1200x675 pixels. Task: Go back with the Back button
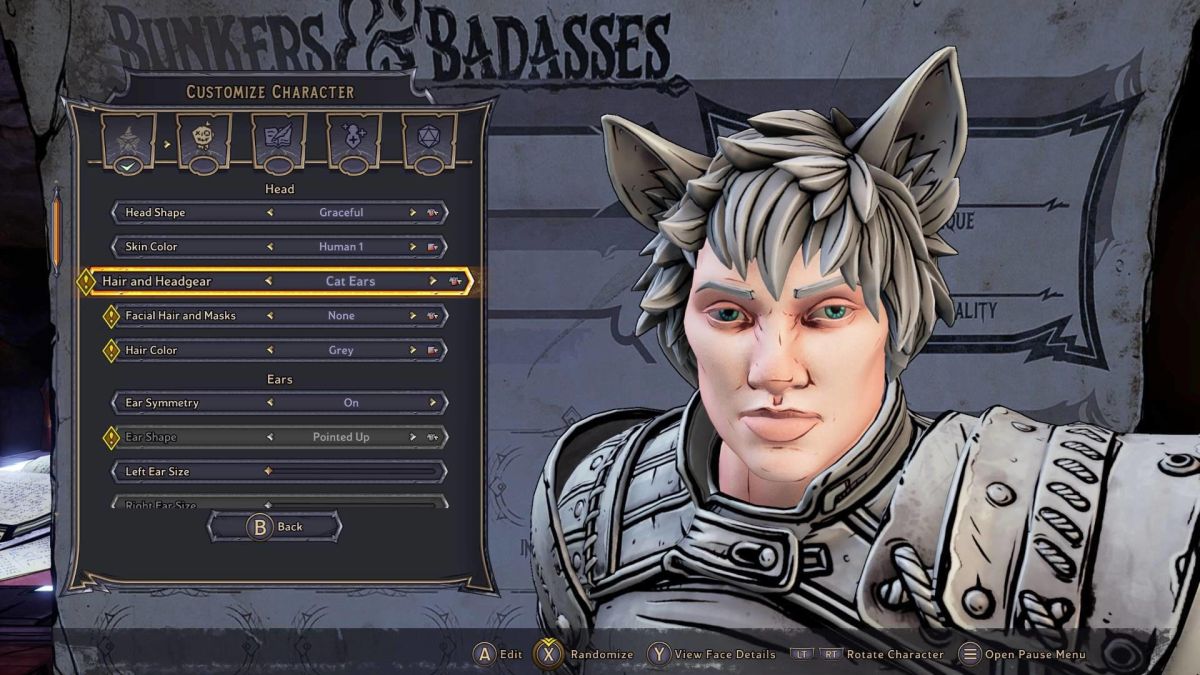(275, 527)
